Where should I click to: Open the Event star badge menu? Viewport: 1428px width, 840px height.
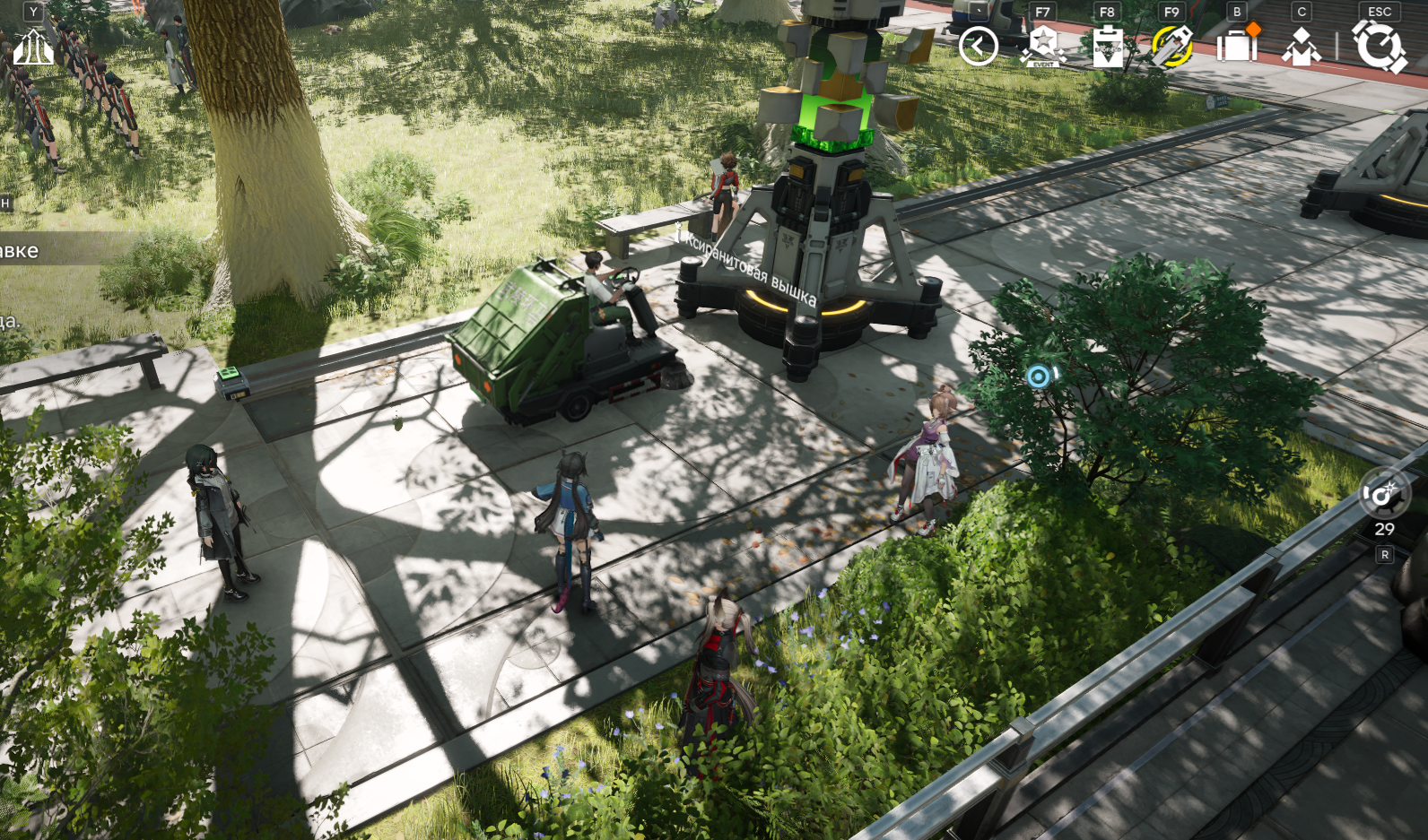tap(1042, 46)
